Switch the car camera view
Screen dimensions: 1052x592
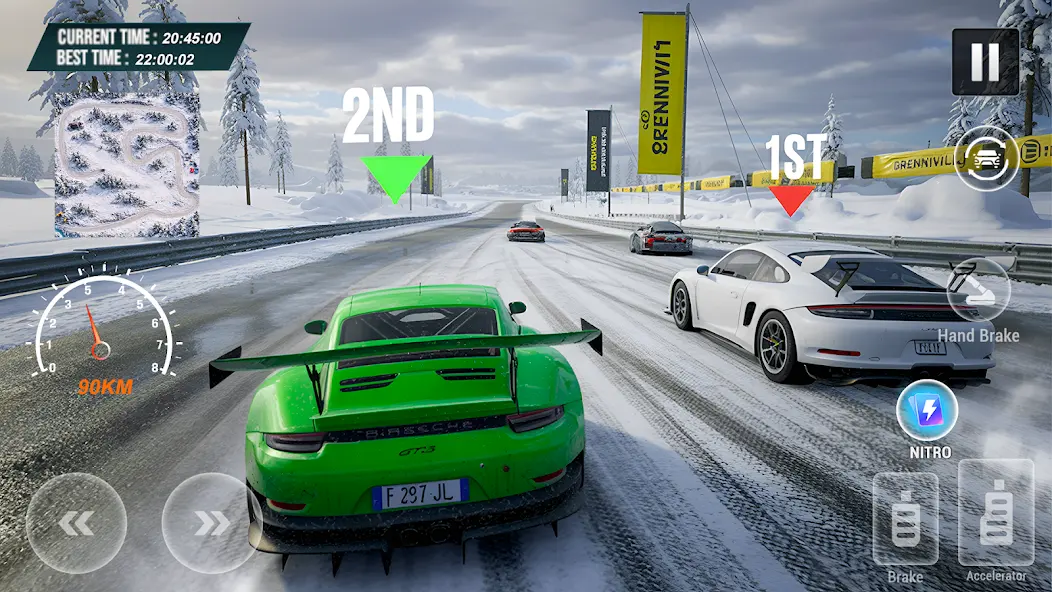pyautogui.click(x=986, y=157)
